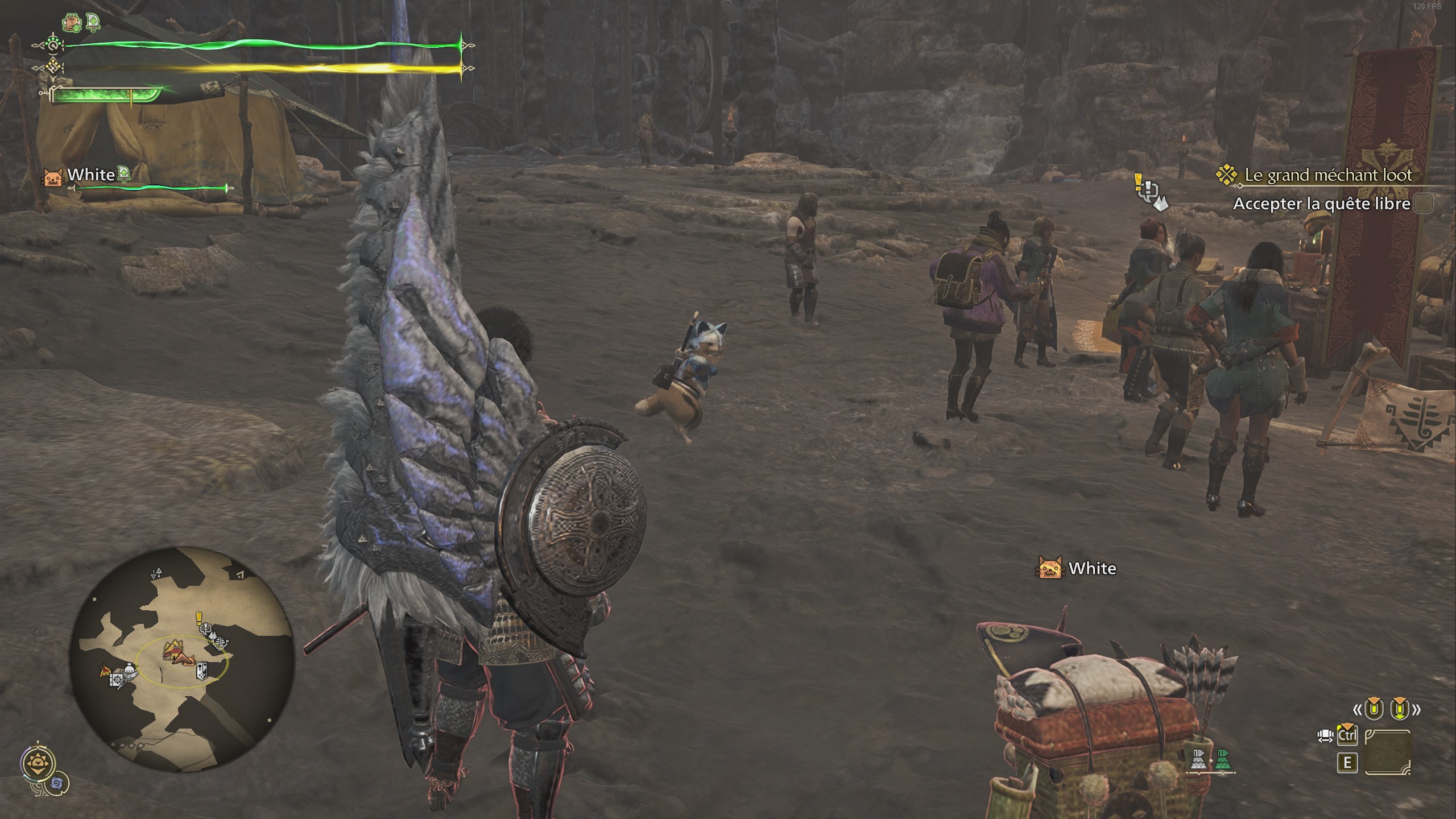Click the item pouch slot icon bottom-right
Viewport: 1456px width, 819px height.
pyautogui.click(x=1388, y=752)
